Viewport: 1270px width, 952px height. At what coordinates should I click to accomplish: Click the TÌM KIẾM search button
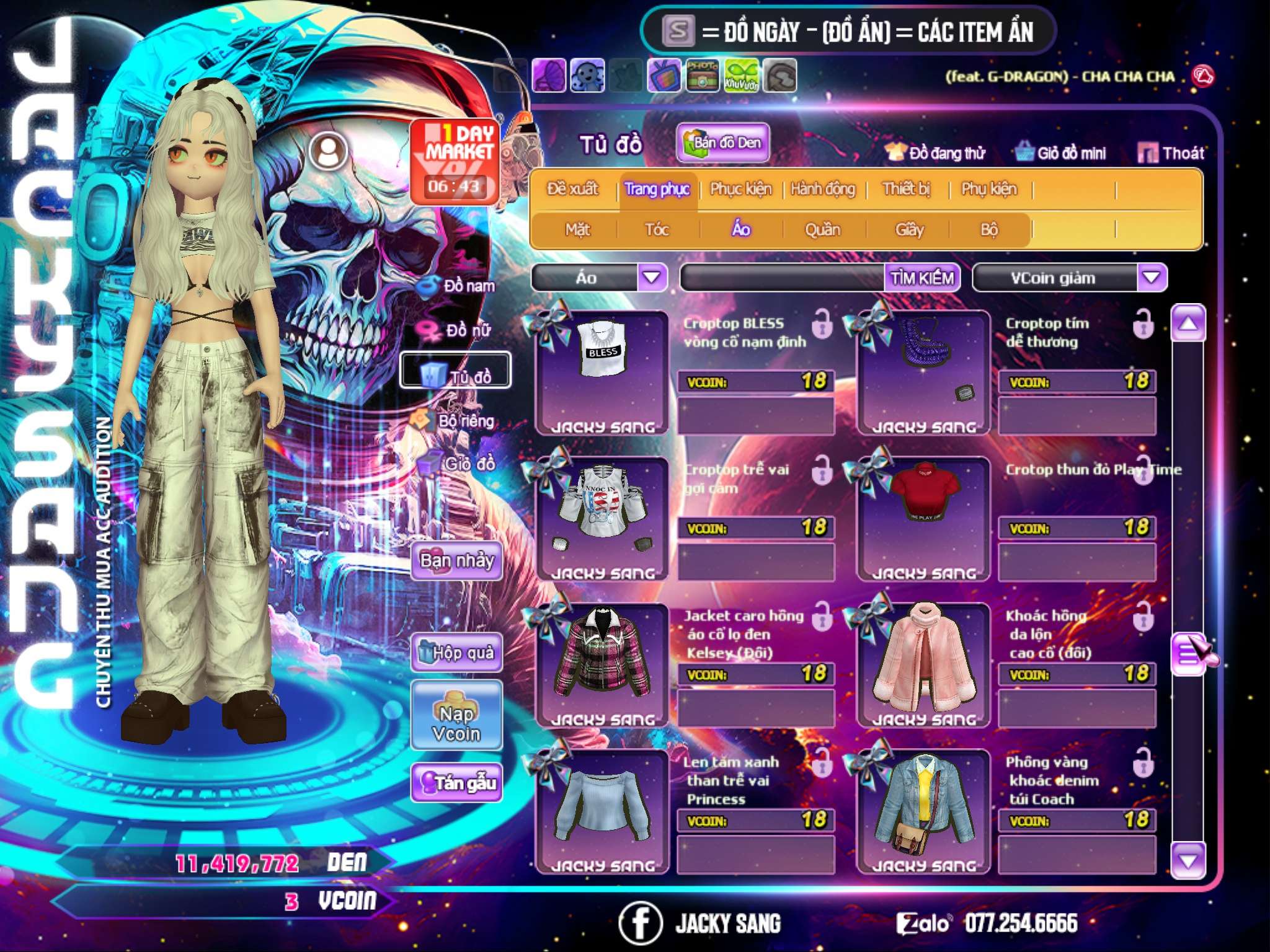point(921,278)
